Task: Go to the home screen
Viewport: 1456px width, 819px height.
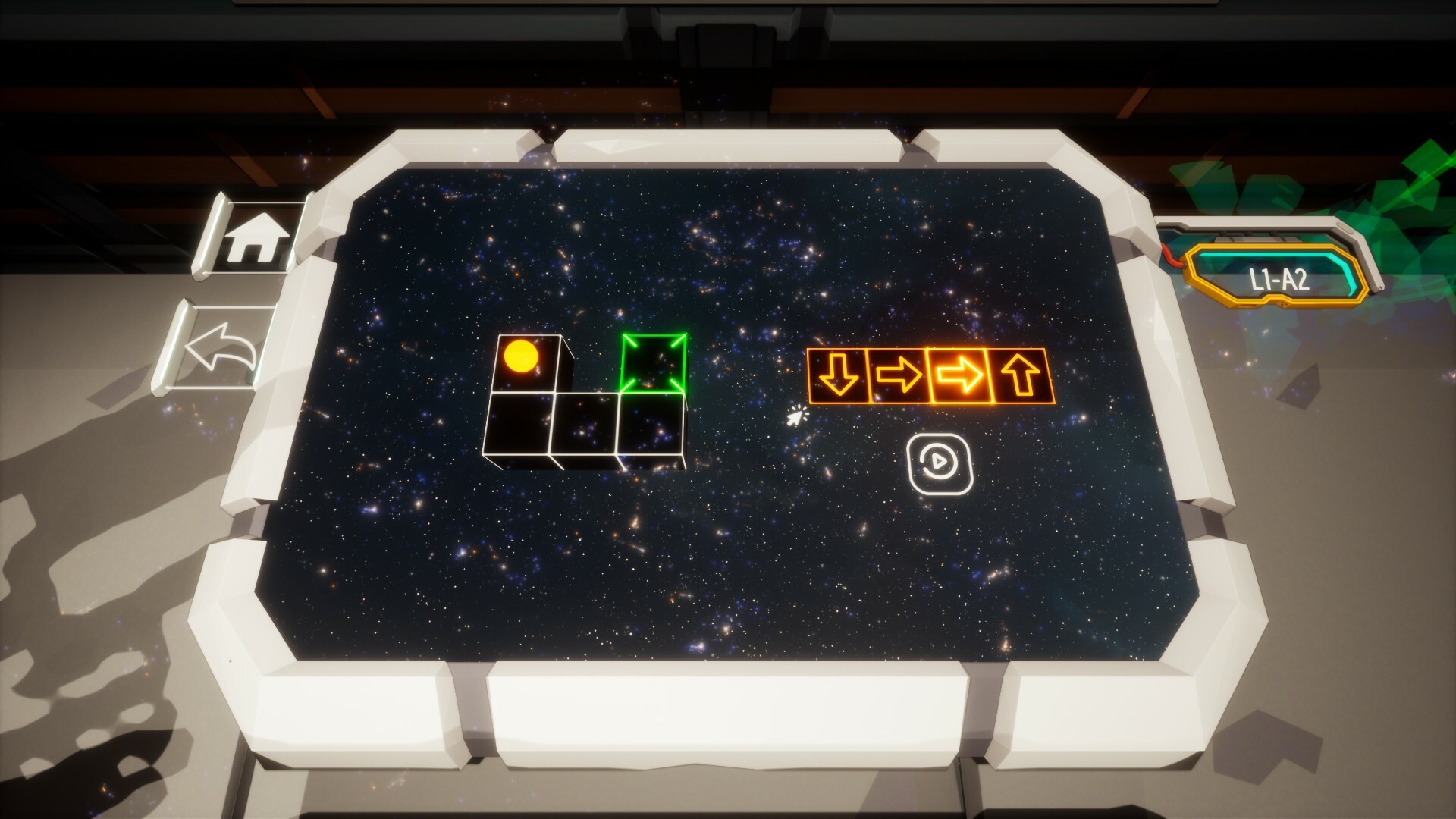Action: [x=257, y=237]
